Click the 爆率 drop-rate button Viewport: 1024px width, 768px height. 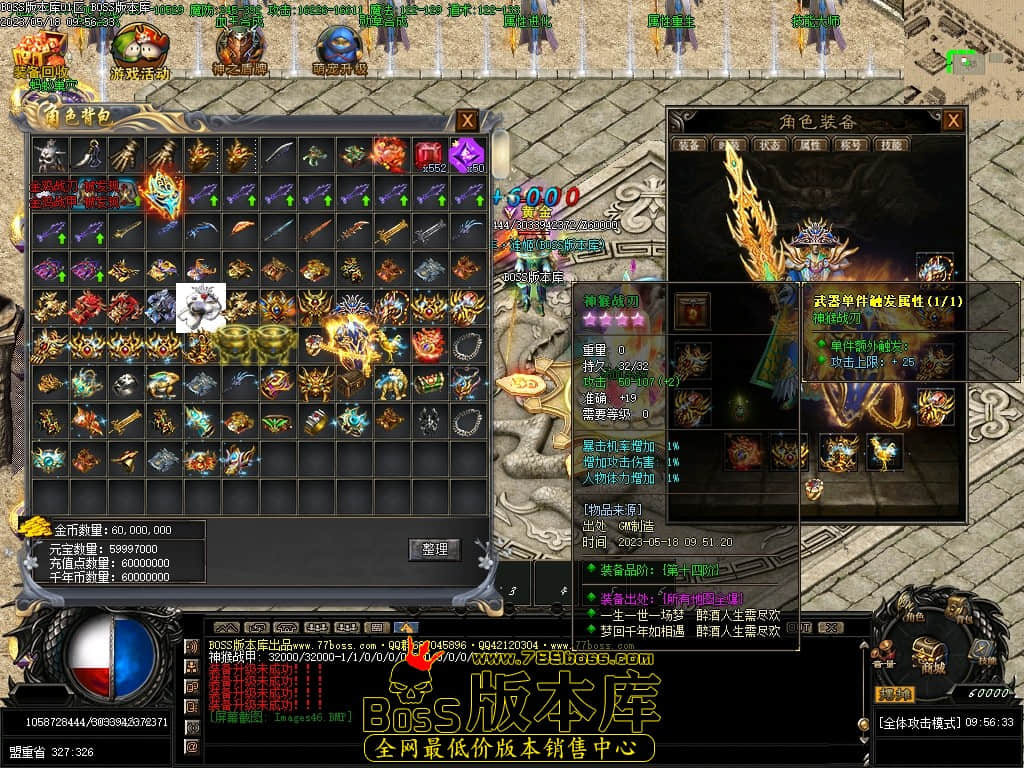pyautogui.click(x=895, y=694)
